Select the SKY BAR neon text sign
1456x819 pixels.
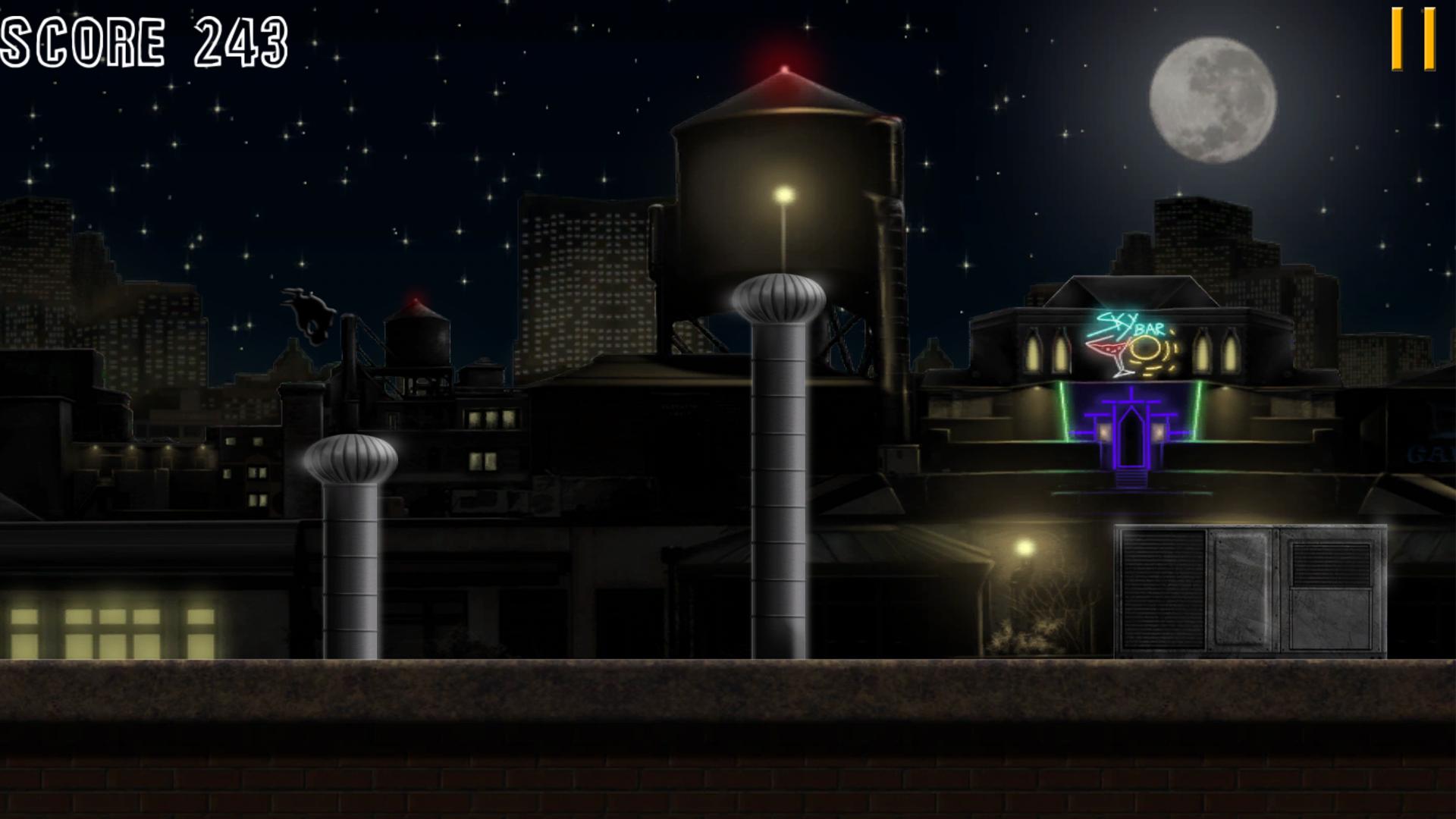1128,326
